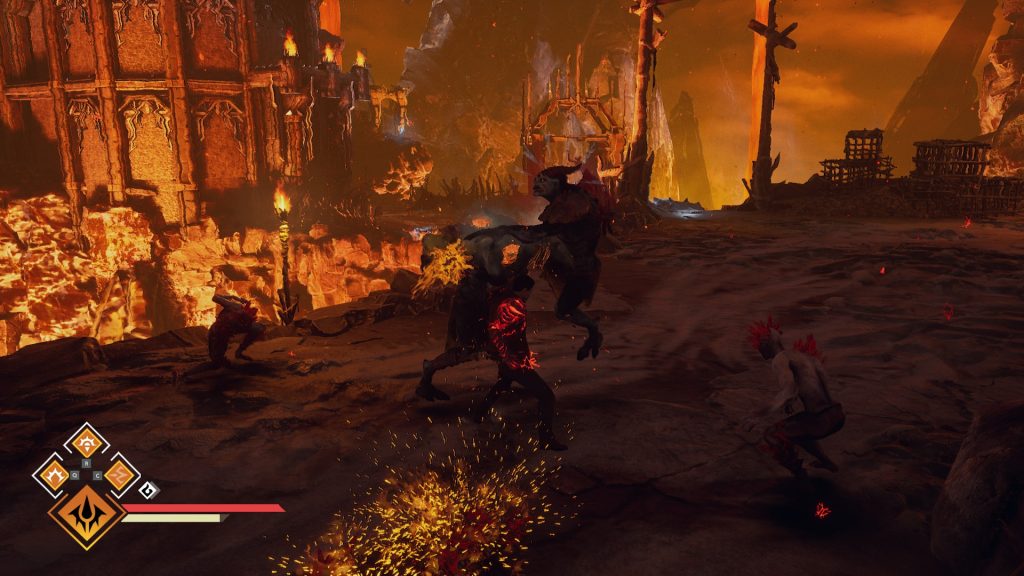This screenshot has width=1024, height=576.
Task: Trigger the zigzag rune ability diamond
Action: [x=119, y=474]
